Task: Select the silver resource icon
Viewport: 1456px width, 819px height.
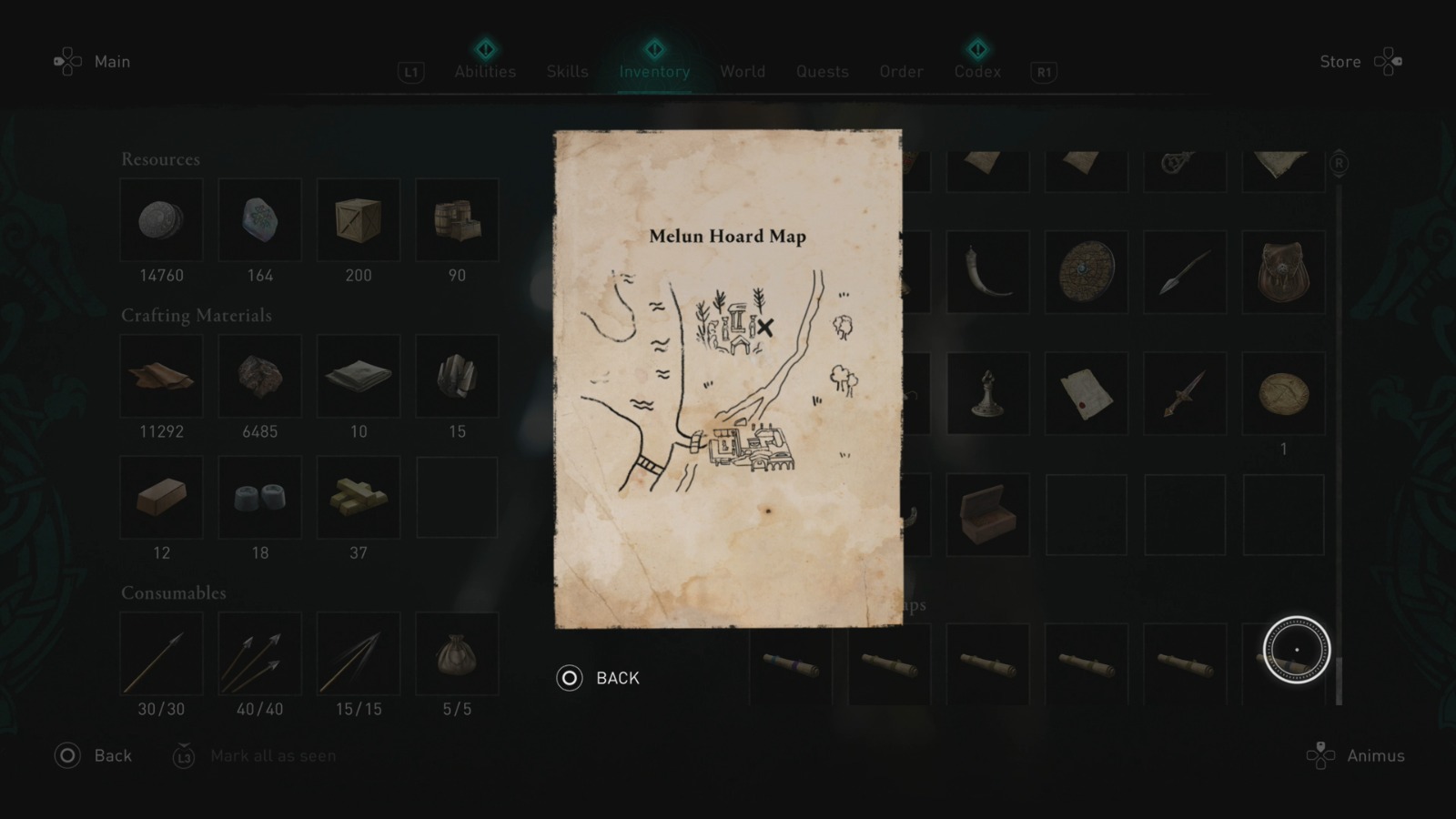Action: (161, 219)
